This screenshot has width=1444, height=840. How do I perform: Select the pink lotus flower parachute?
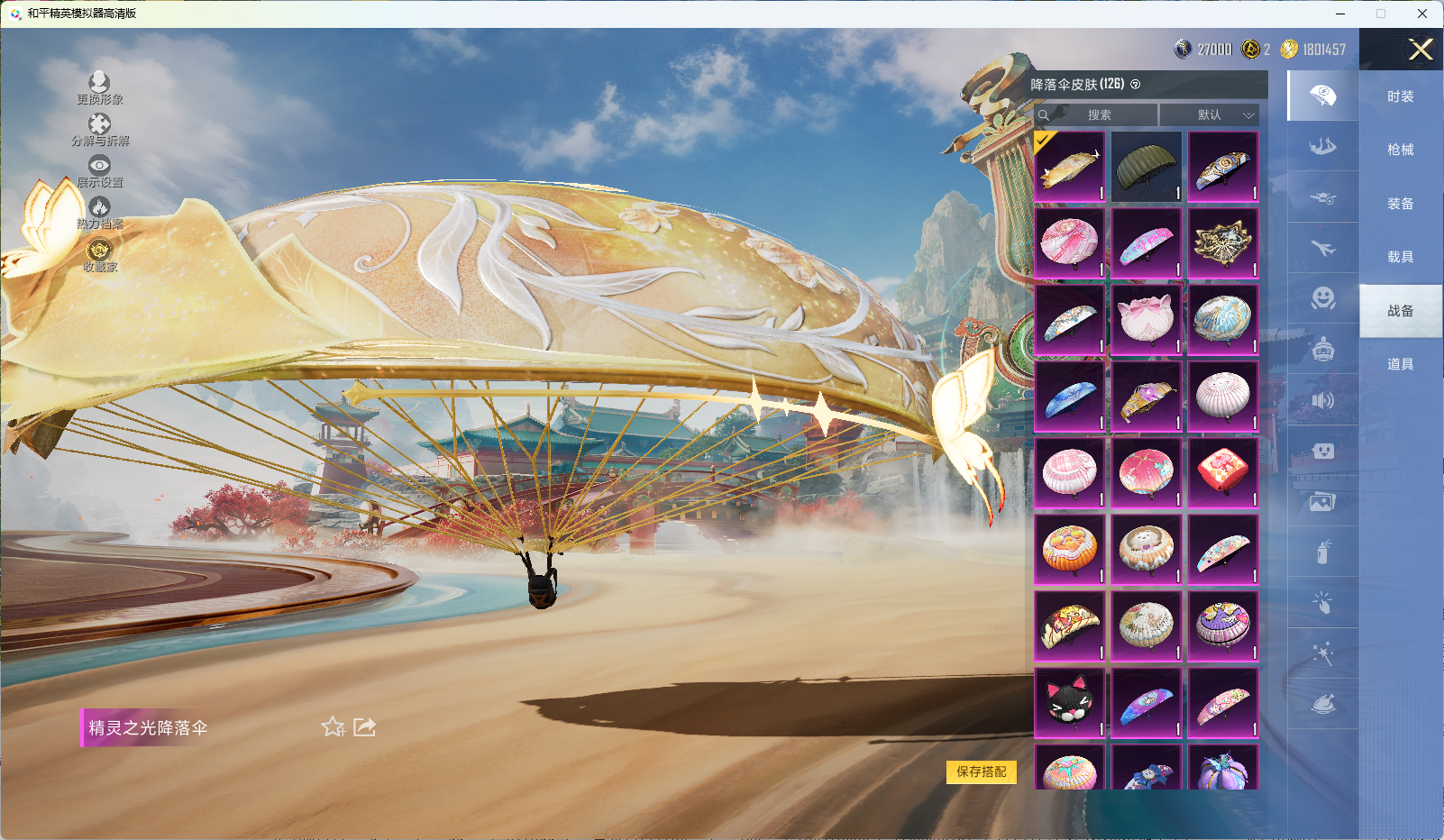1146,320
